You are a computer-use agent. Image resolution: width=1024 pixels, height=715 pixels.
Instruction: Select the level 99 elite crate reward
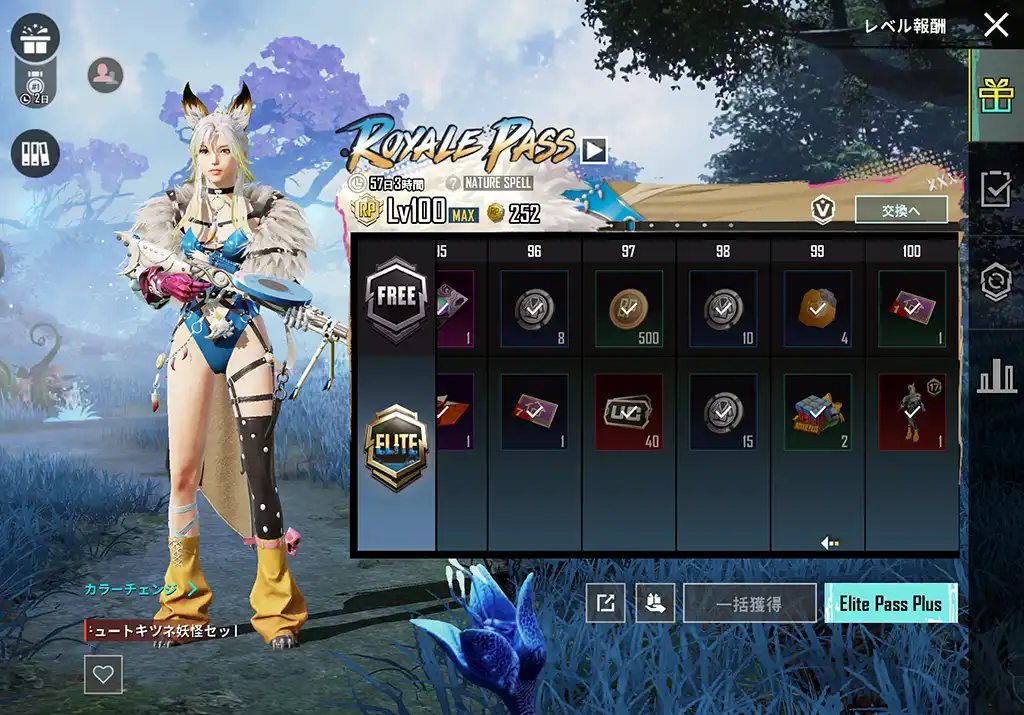coord(817,411)
